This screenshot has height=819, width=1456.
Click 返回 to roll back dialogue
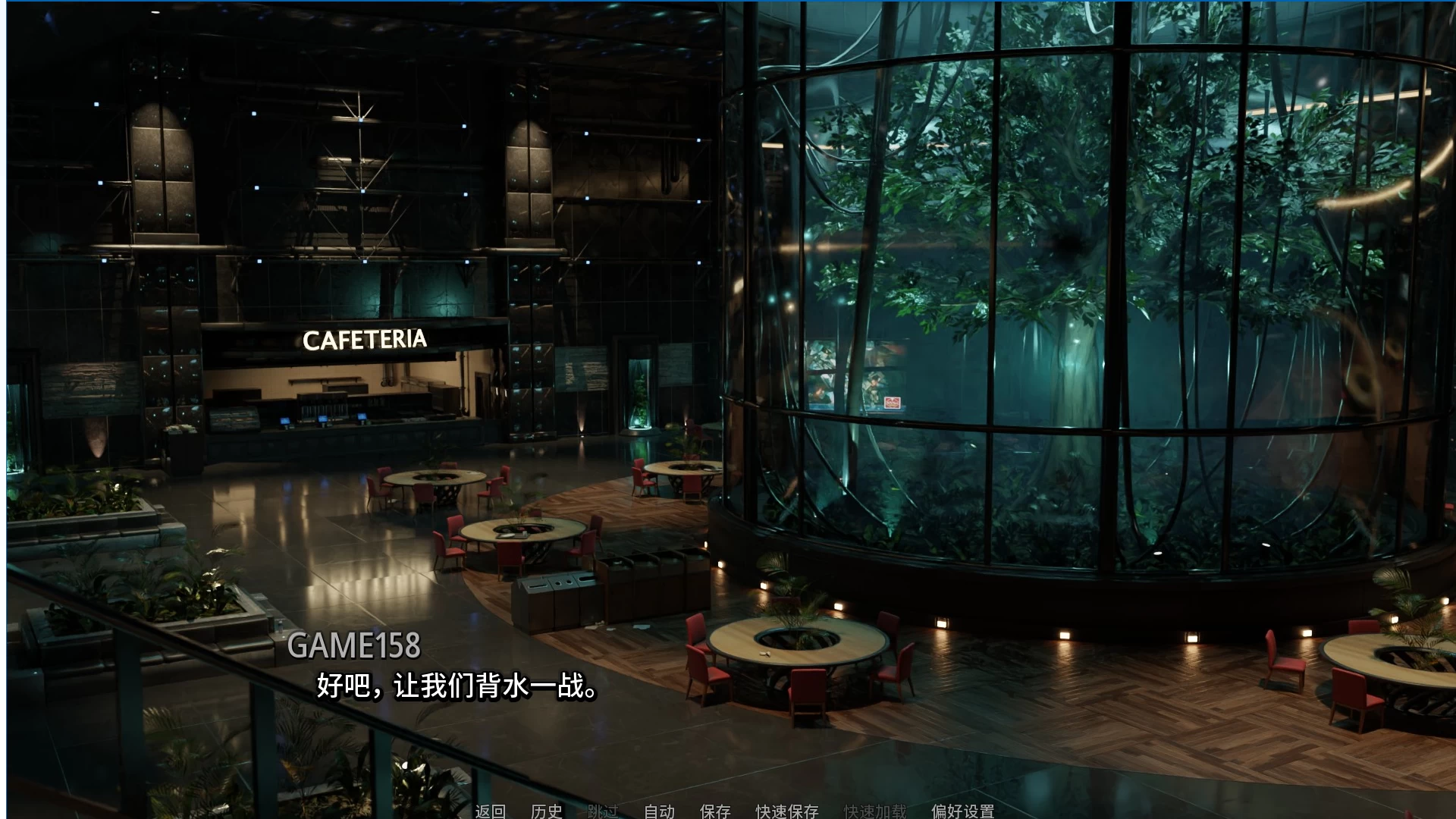490,811
